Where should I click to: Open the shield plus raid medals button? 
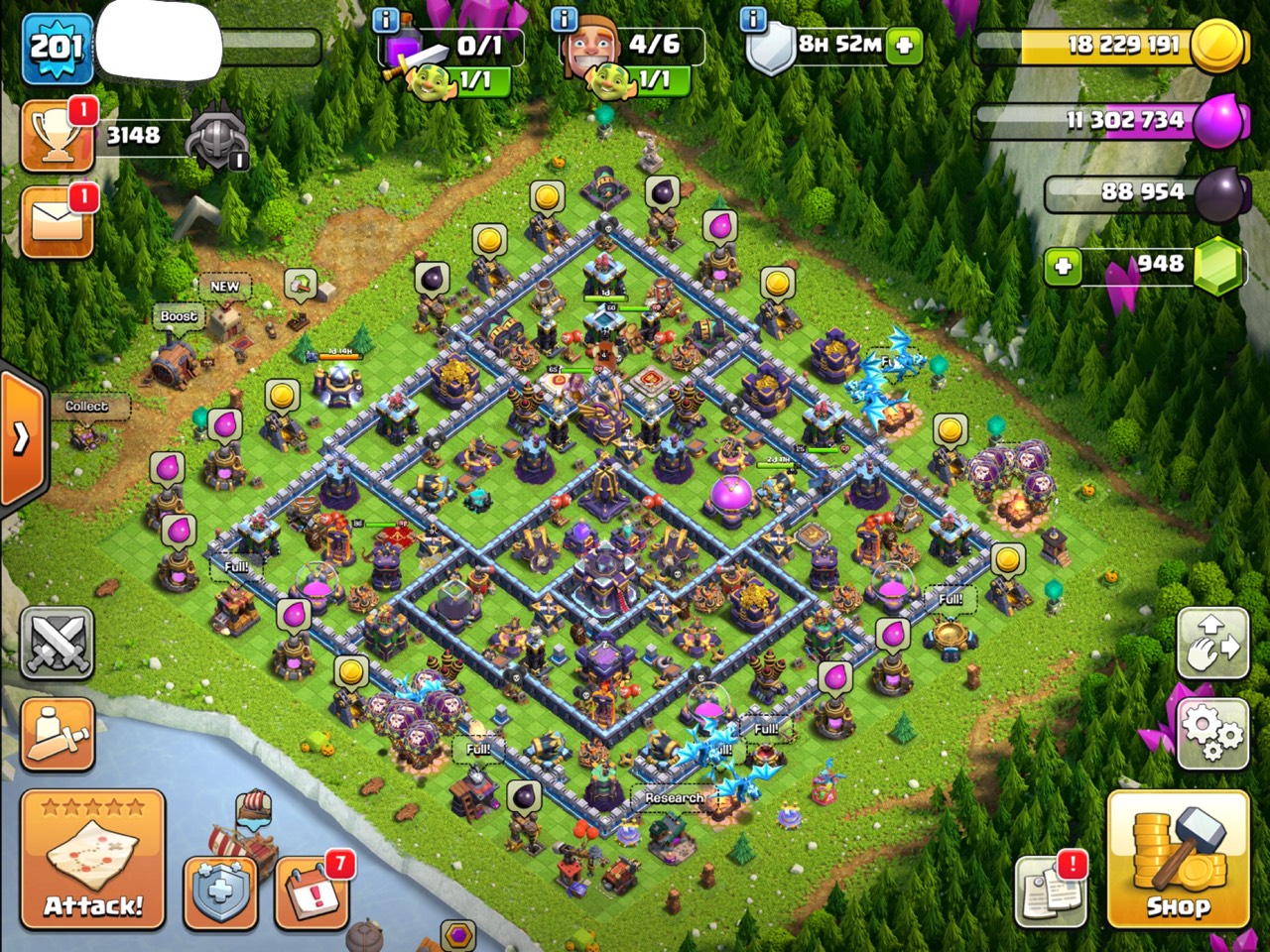click(x=220, y=890)
